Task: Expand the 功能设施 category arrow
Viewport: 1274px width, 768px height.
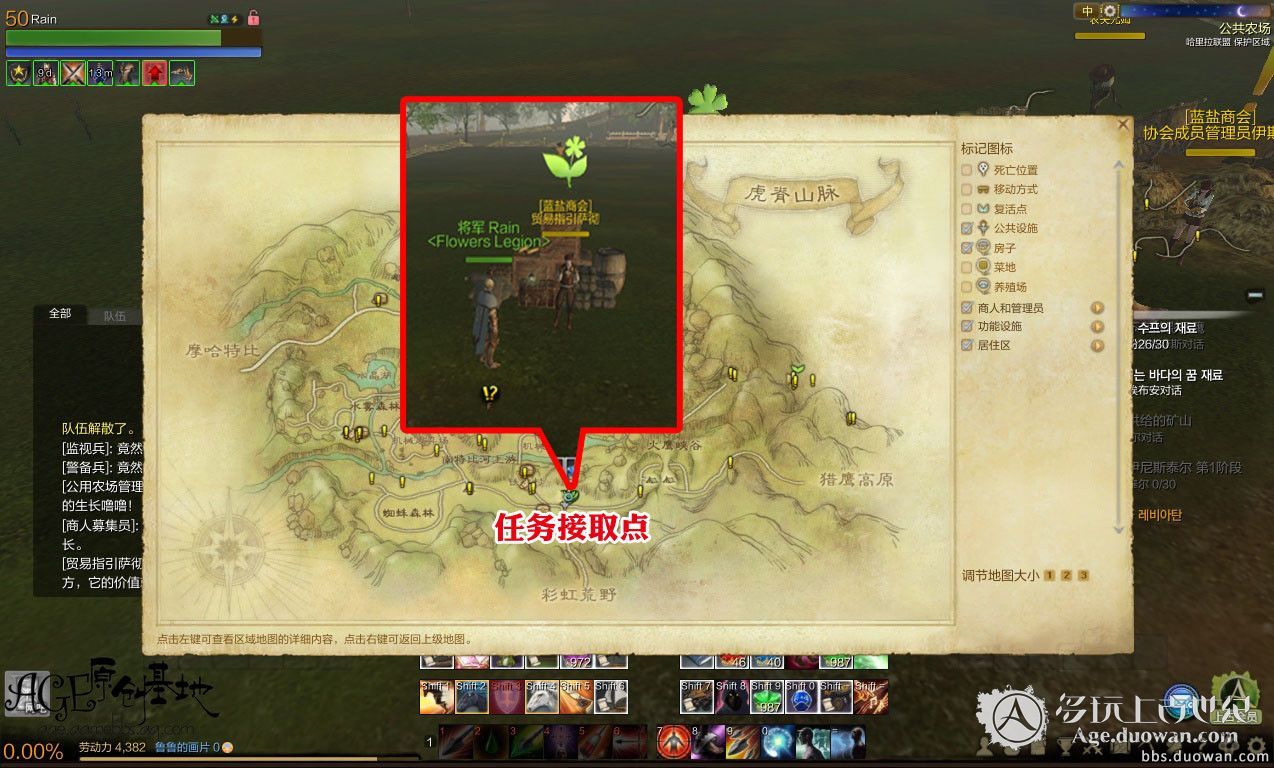Action: coord(1097,326)
